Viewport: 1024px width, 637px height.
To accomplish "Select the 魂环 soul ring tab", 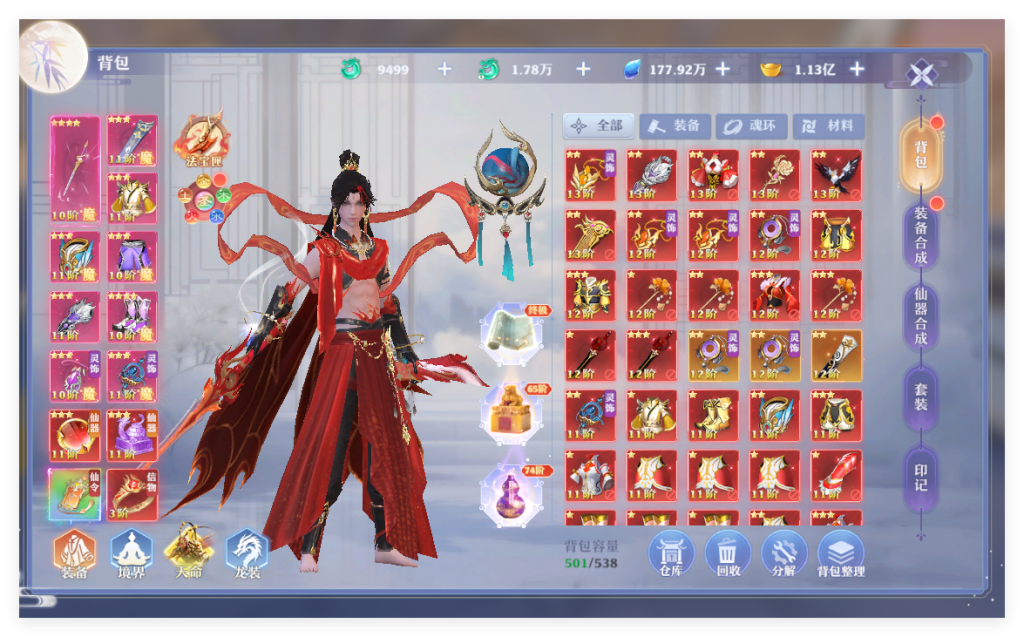I will pyautogui.click(x=751, y=126).
